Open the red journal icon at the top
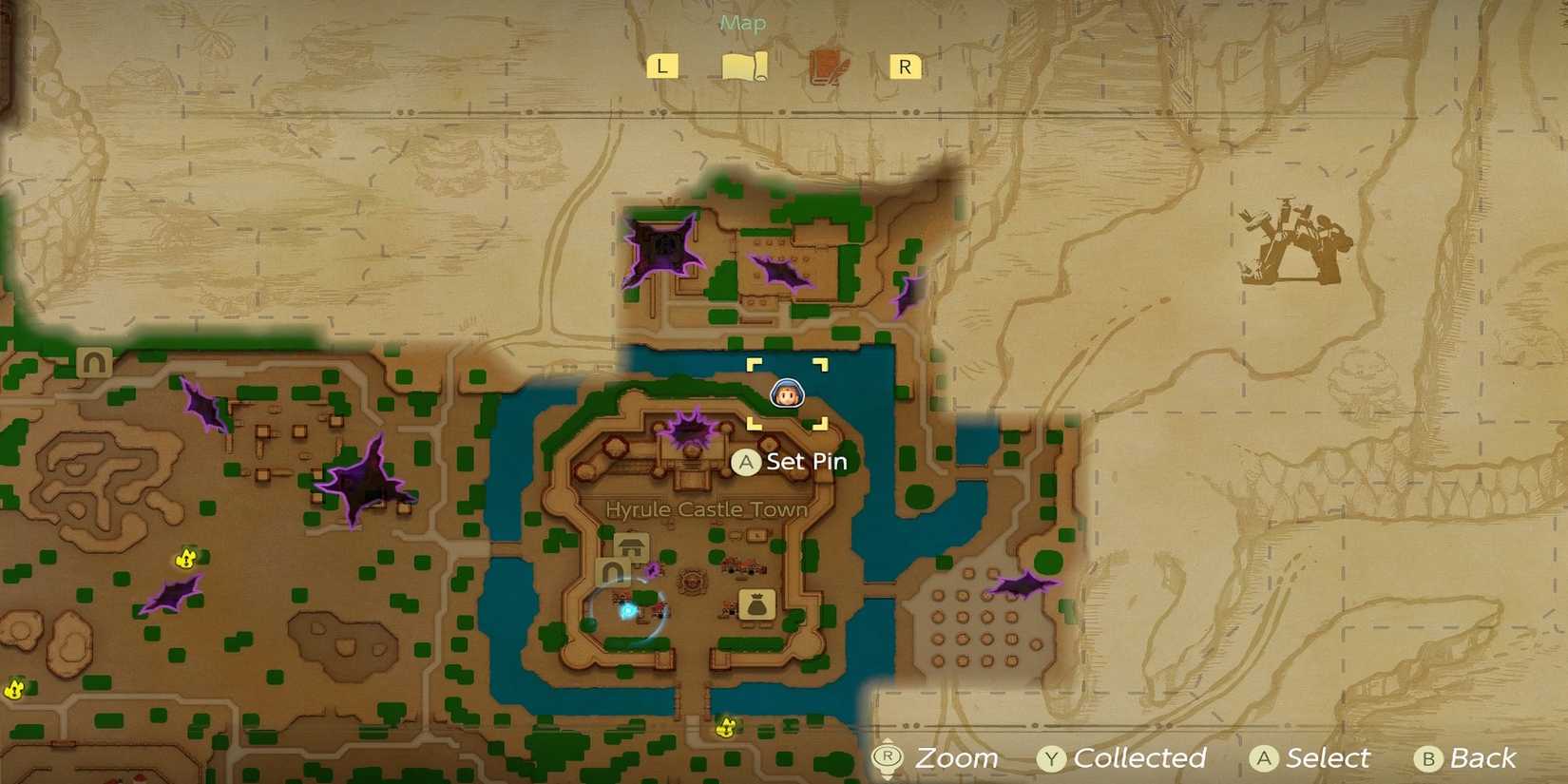 (828, 66)
